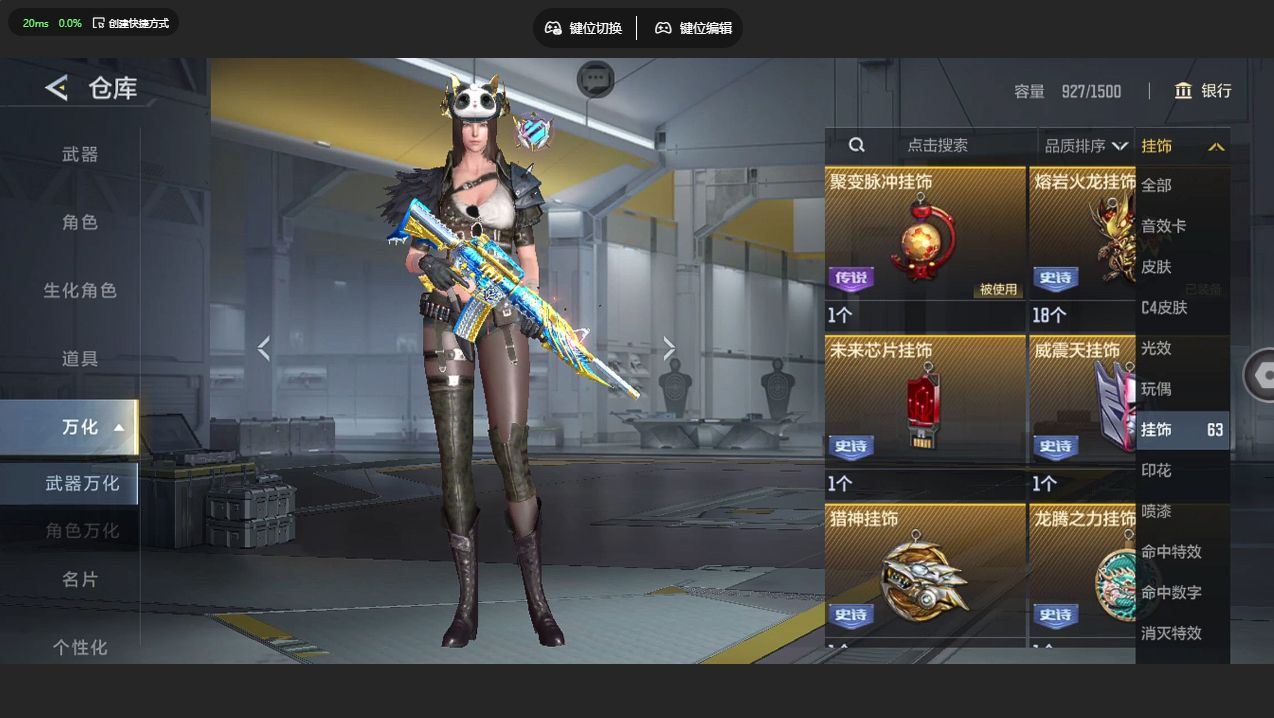Select the 生化角色 category

80,290
